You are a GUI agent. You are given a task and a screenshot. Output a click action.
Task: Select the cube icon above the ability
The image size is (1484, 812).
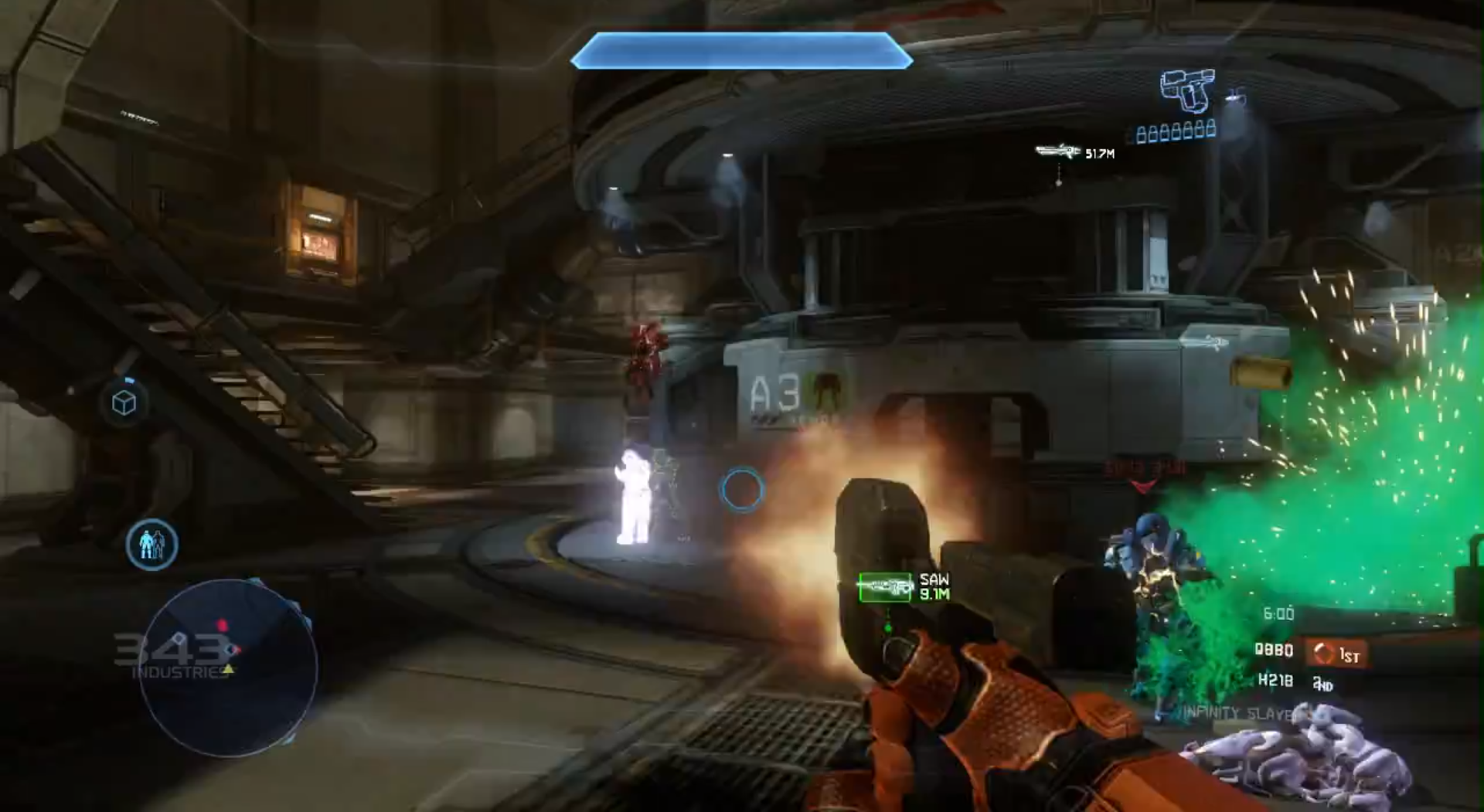tap(124, 403)
